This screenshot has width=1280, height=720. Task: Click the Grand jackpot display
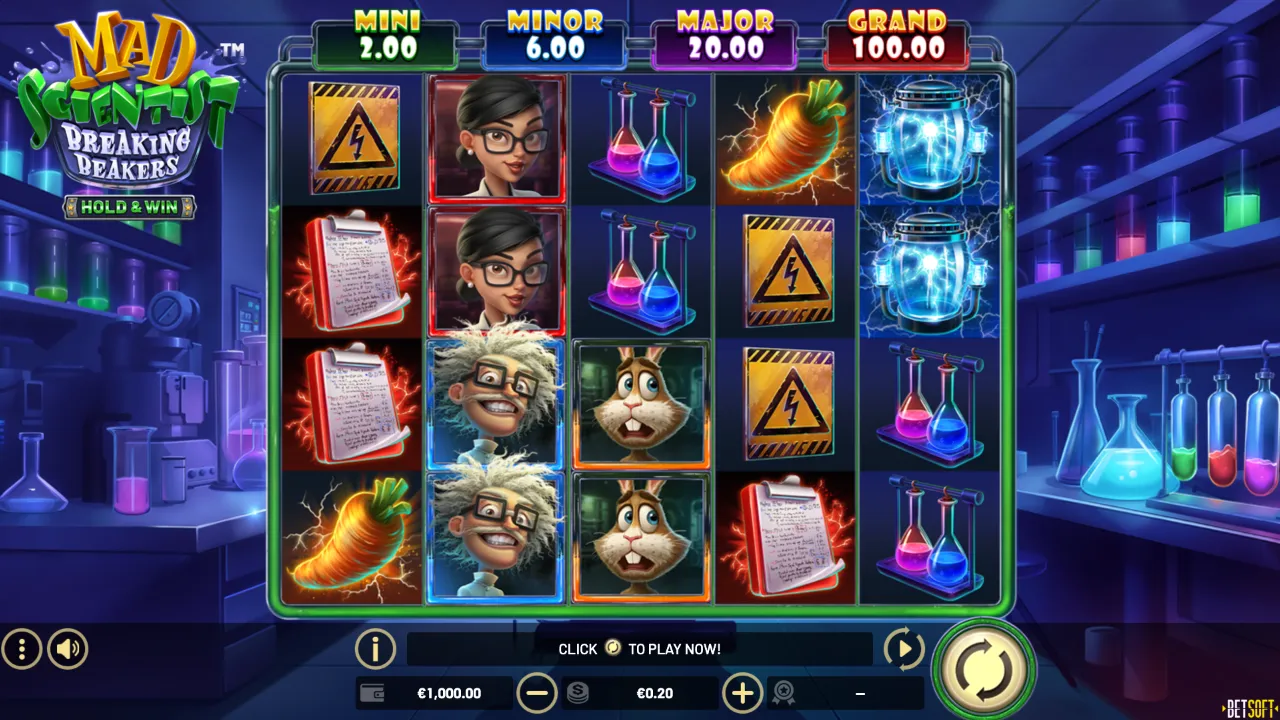click(896, 38)
